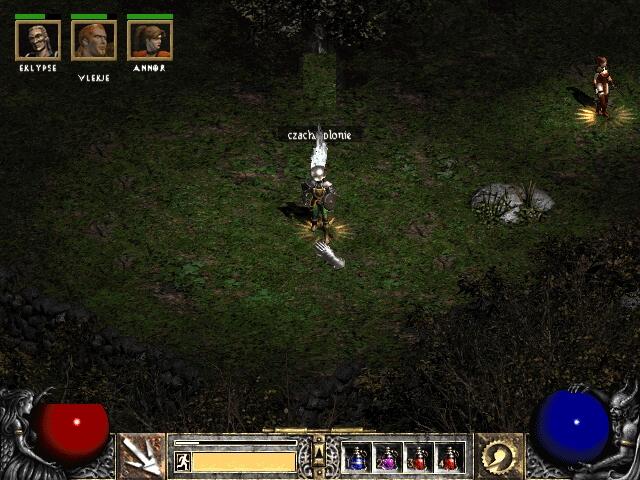Screen dimensions: 640x480
Task: Open the right-click skill selector
Action: tap(498, 456)
